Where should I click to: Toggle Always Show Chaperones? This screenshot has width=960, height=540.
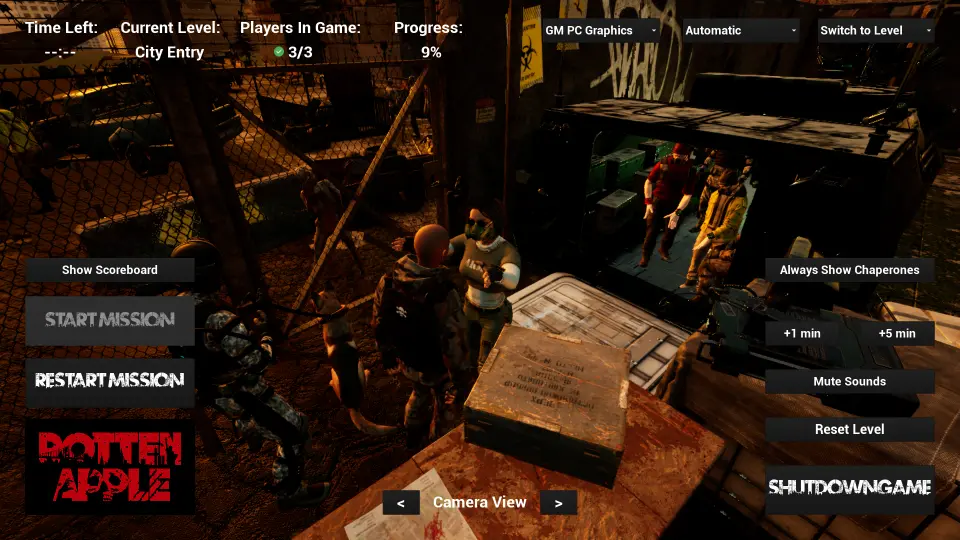point(850,270)
